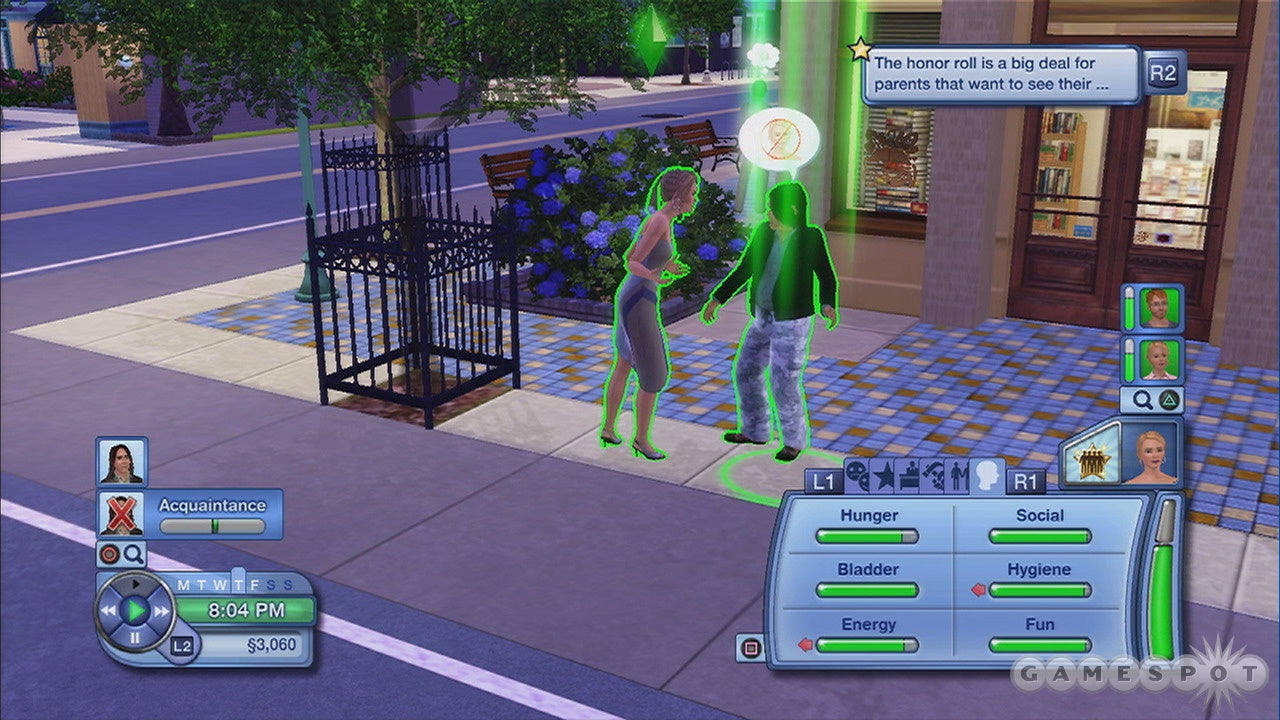Switch to the handshake relationships tab

(x=934, y=476)
